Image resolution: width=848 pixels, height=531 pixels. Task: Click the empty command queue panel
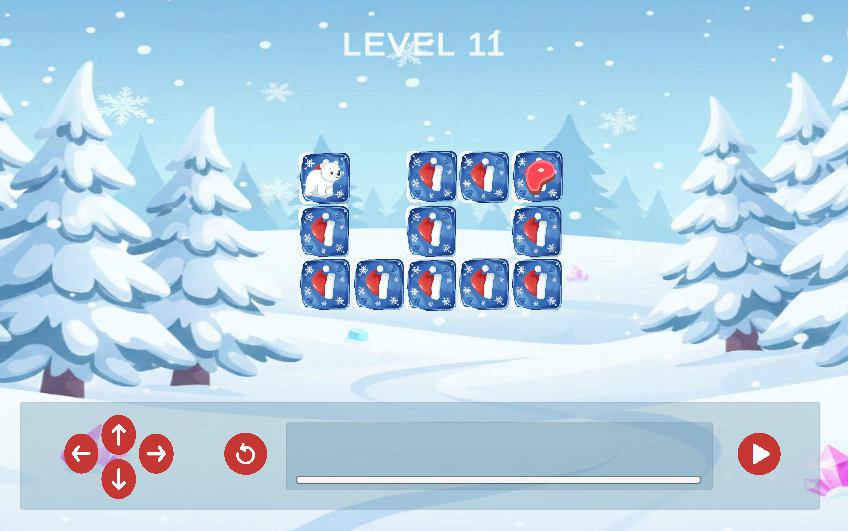[x=499, y=450]
